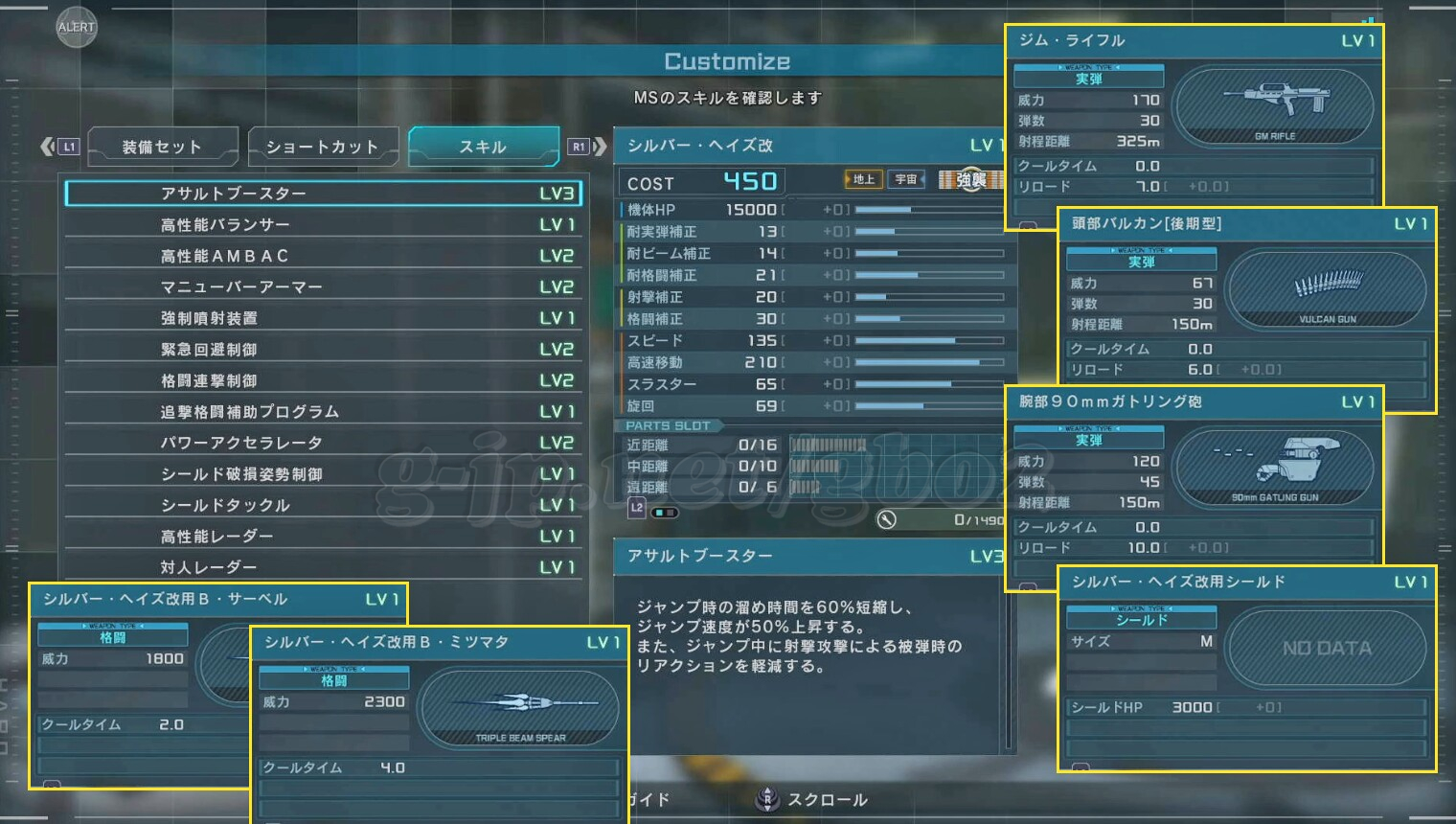Select the スキル tab
This screenshot has width=1456, height=824.
(483, 147)
